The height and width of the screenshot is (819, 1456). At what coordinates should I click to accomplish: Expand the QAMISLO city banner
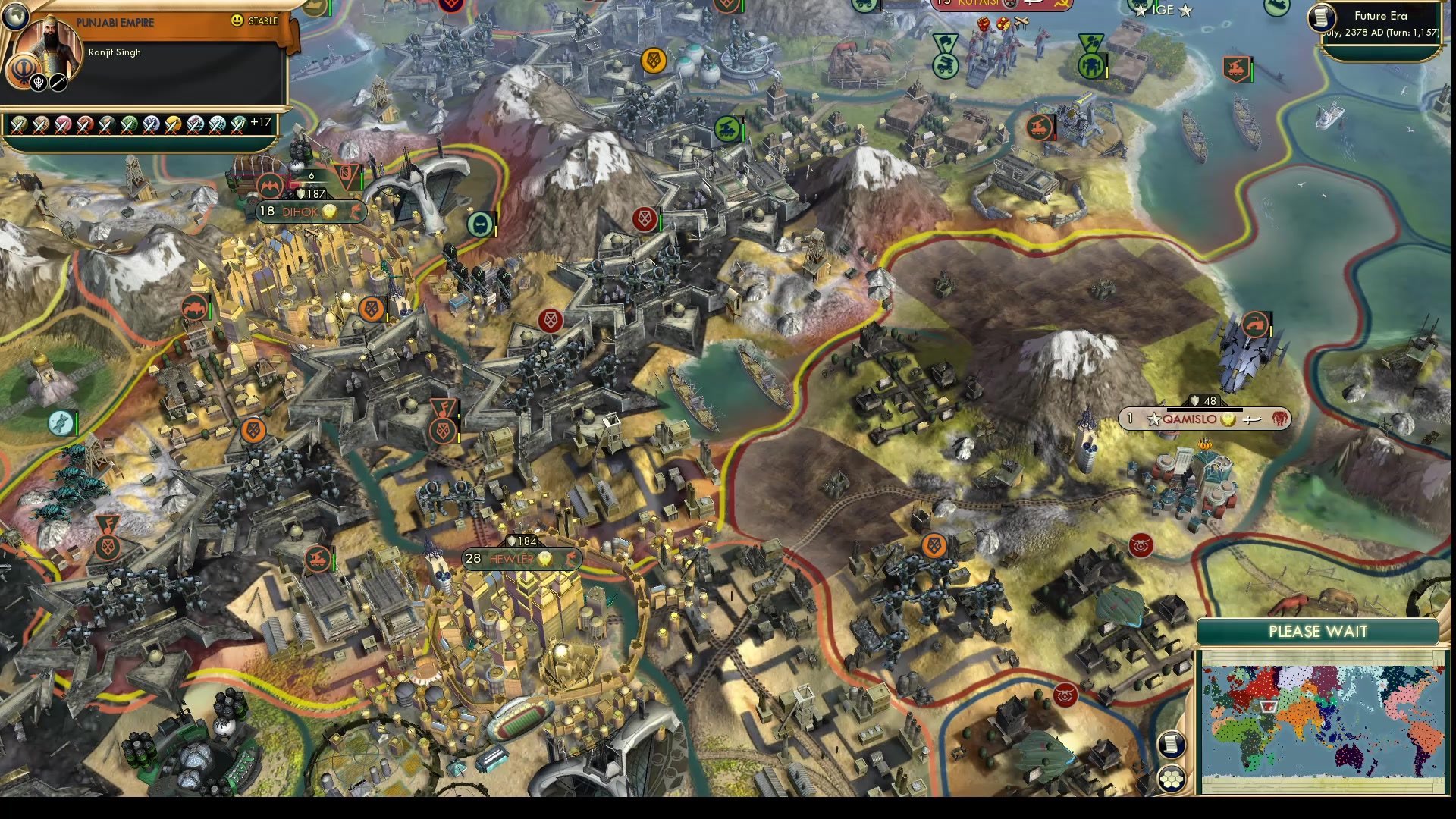(x=1203, y=419)
